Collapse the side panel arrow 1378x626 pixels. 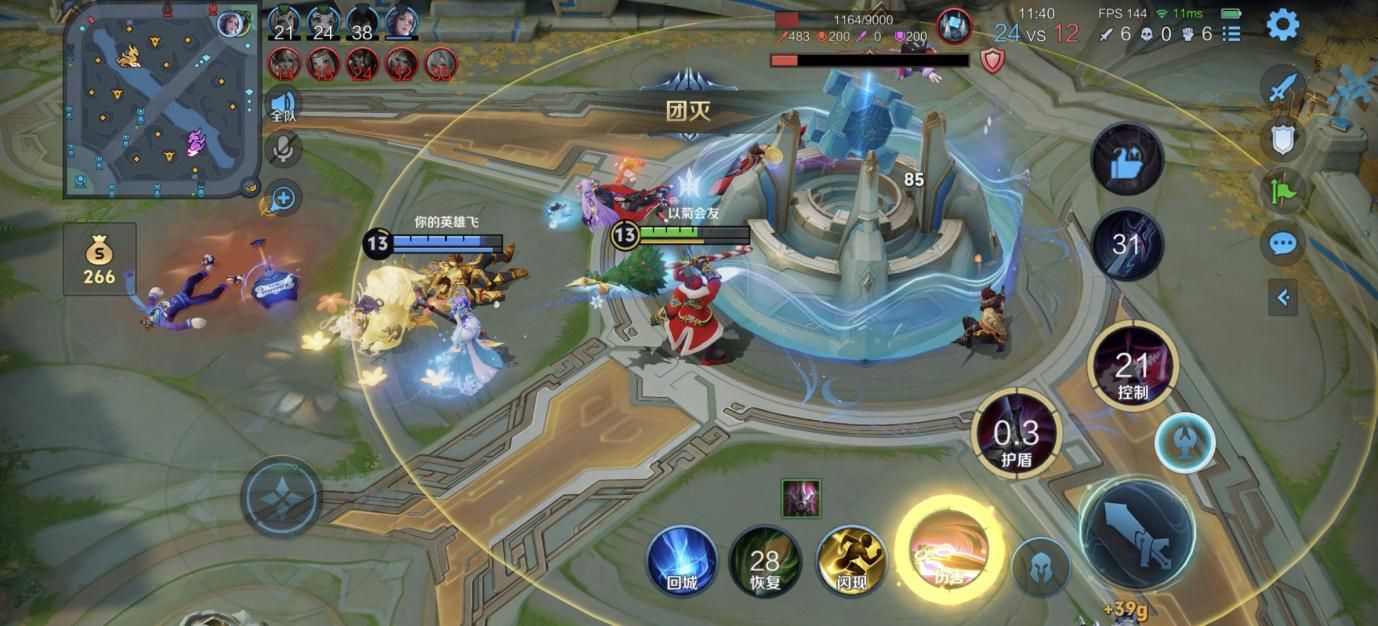[1283, 297]
